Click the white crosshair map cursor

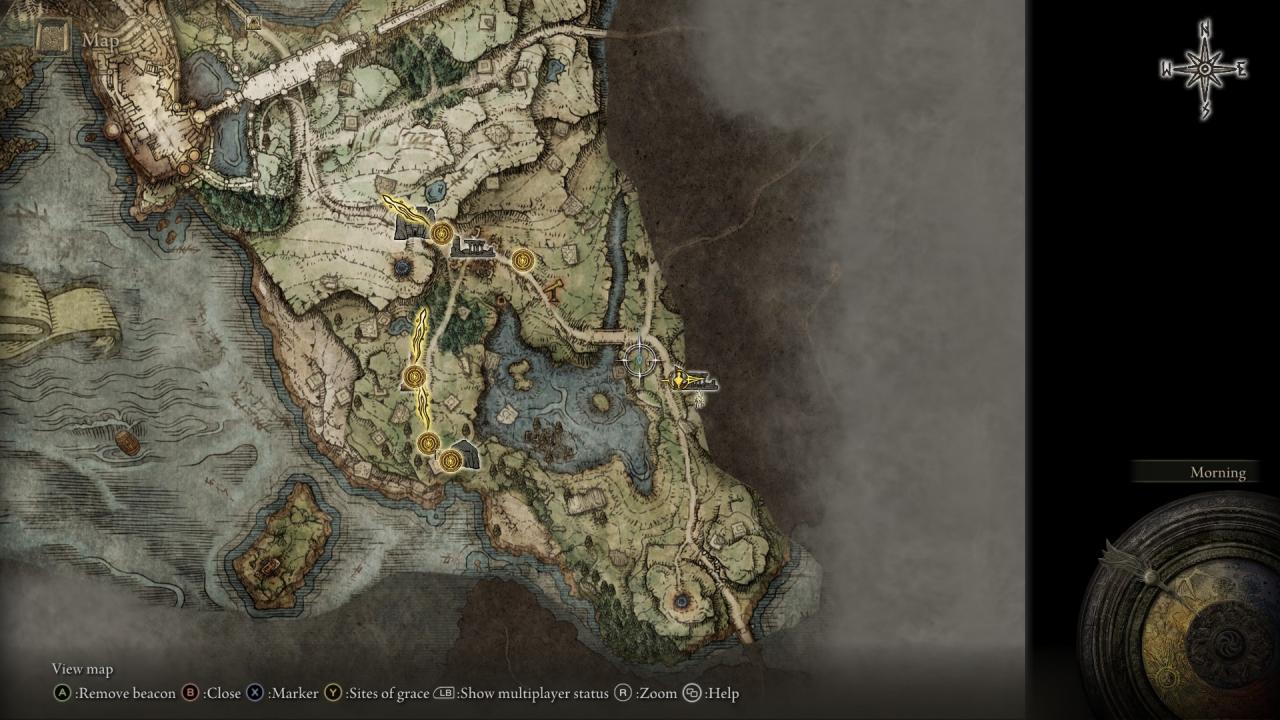(x=639, y=358)
